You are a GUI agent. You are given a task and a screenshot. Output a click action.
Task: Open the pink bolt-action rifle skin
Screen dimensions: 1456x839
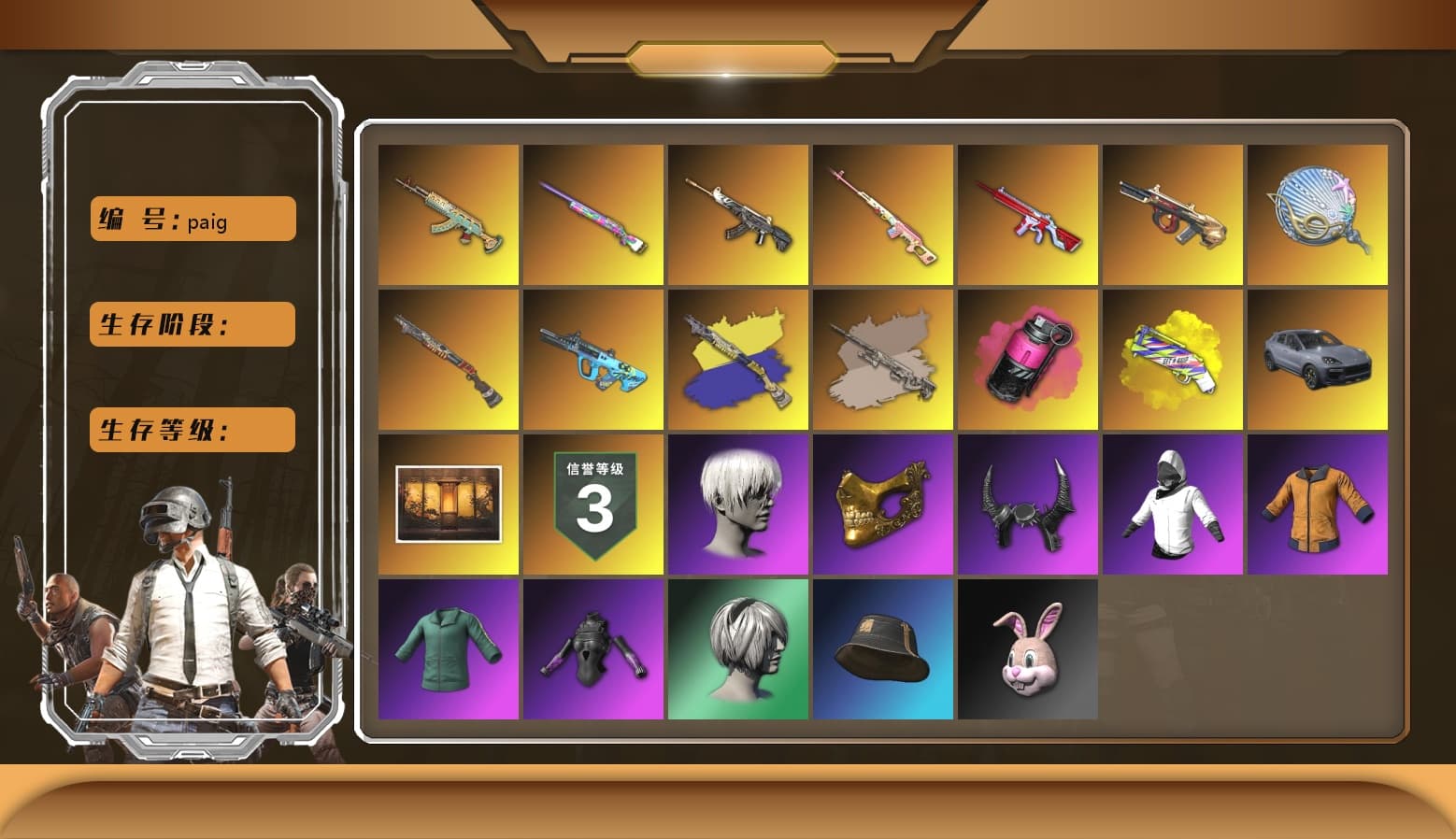point(883,214)
